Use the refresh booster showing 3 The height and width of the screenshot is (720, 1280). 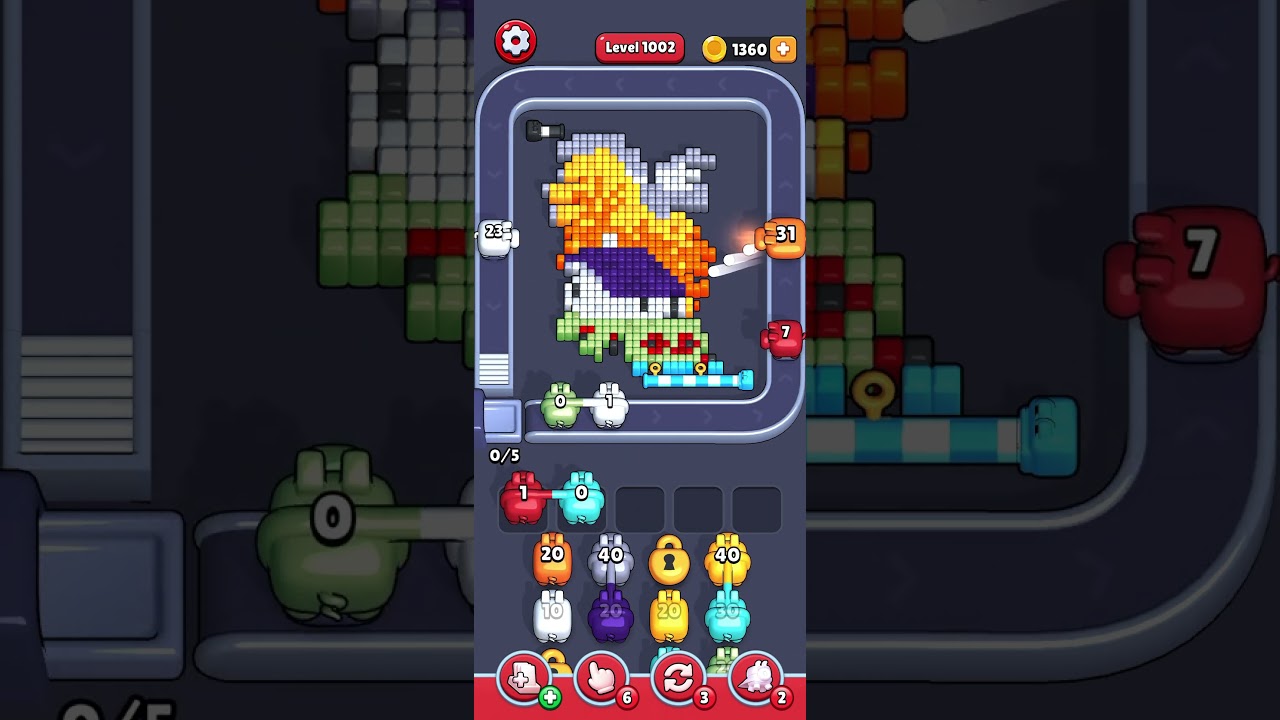(x=677, y=677)
